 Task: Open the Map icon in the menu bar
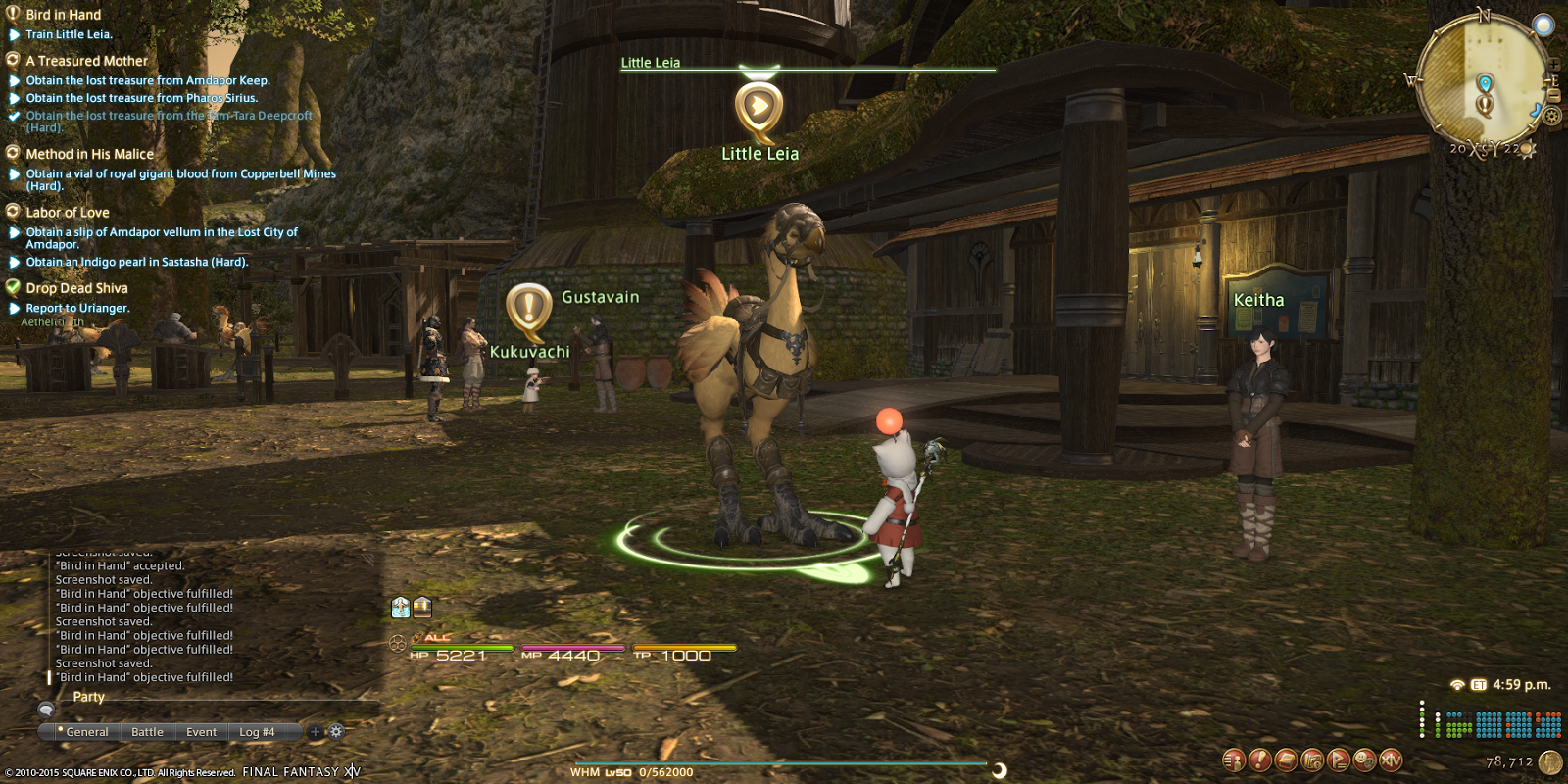(x=1312, y=759)
